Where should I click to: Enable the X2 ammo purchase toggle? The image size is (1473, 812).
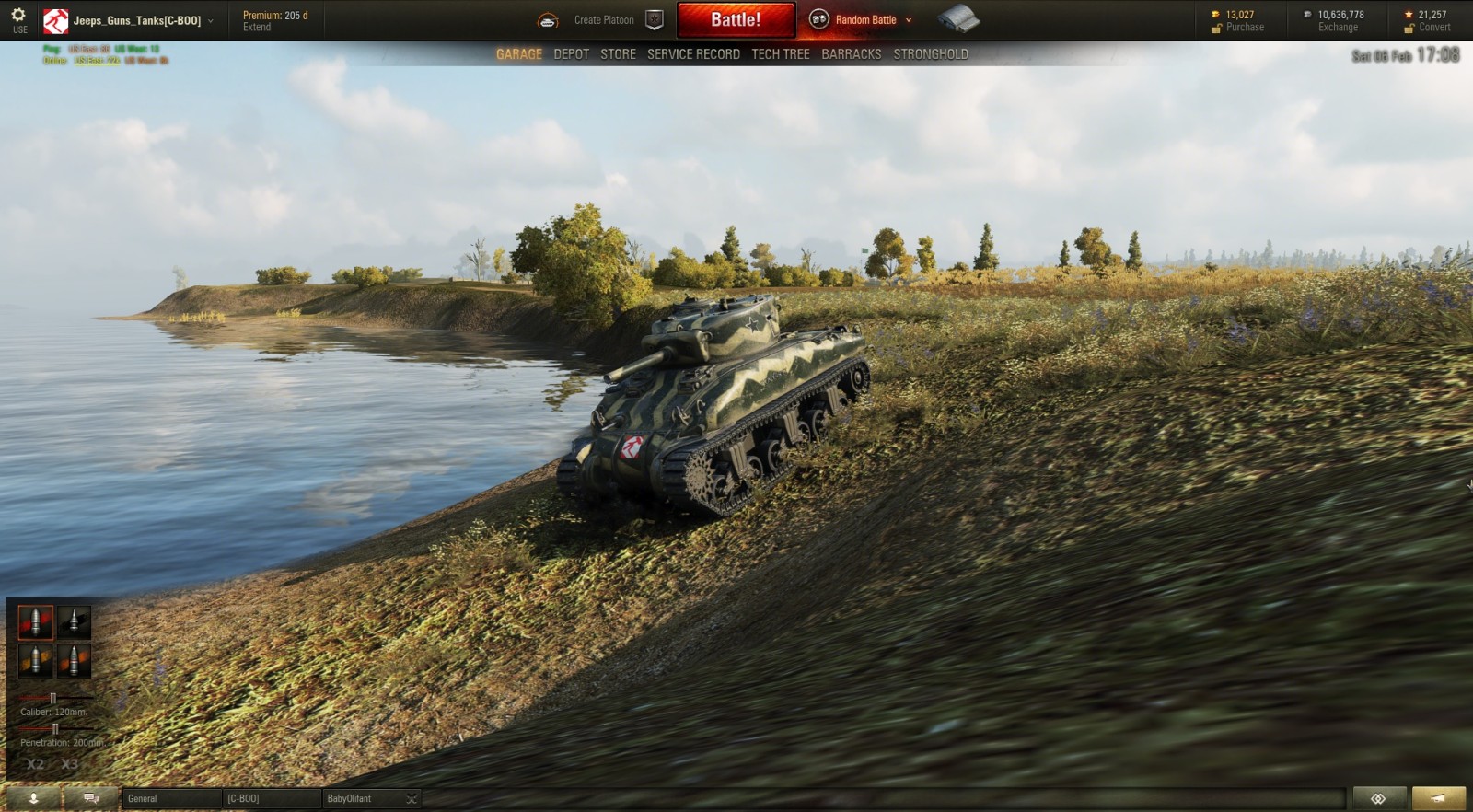click(x=35, y=764)
